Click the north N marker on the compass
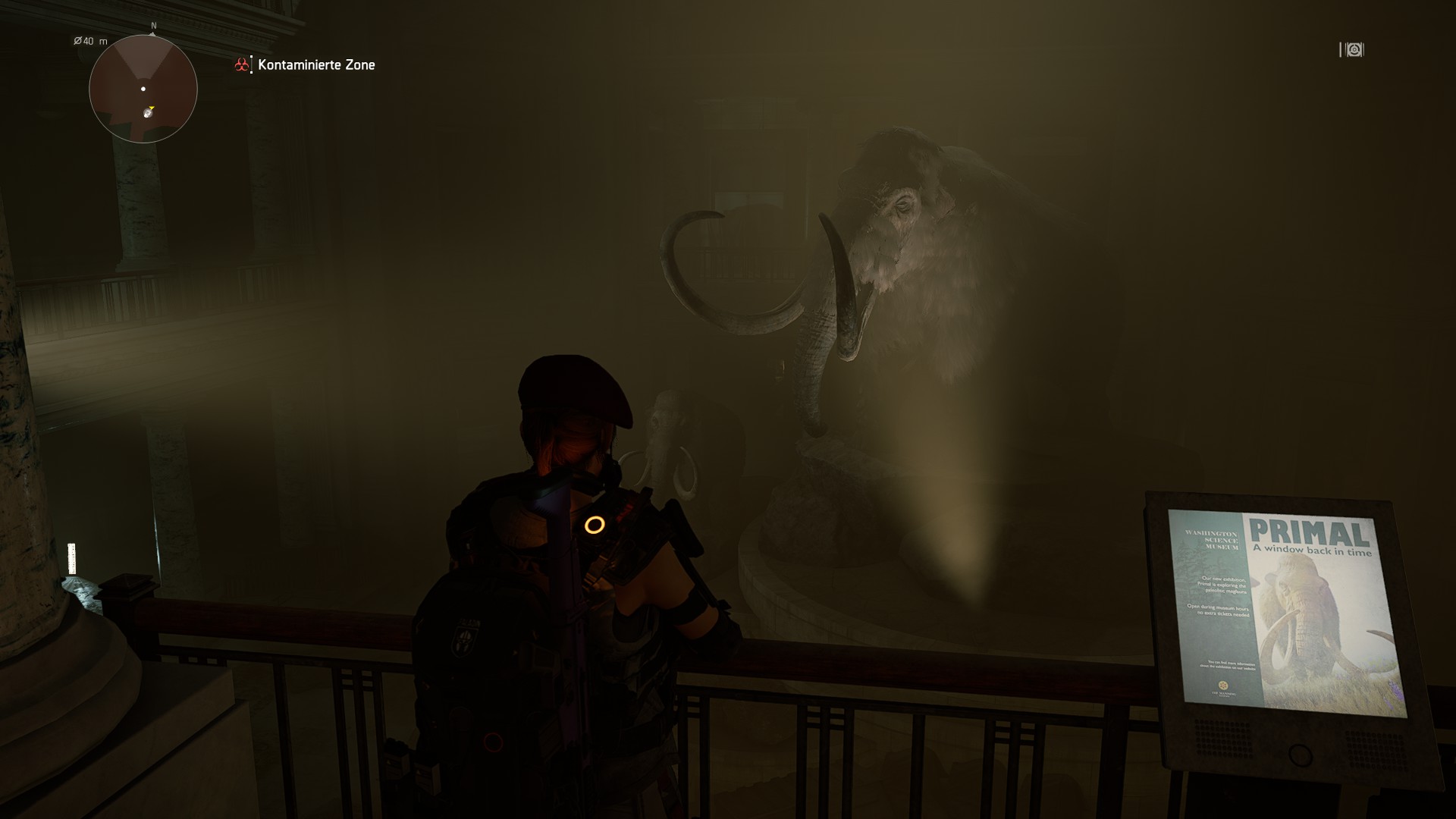Image resolution: width=1456 pixels, height=819 pixels. (x=153, y=26)
